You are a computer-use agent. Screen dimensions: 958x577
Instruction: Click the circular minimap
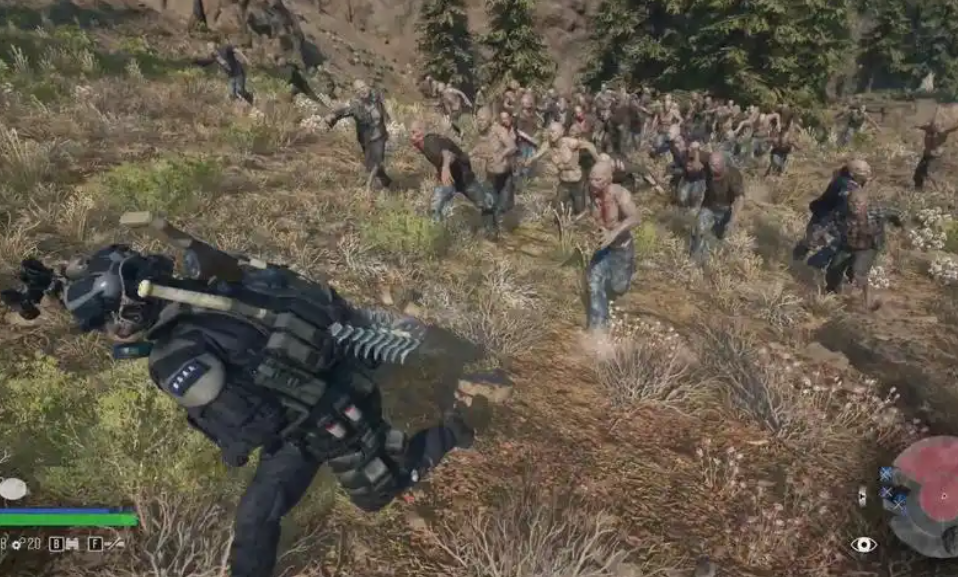pos(928,494)
